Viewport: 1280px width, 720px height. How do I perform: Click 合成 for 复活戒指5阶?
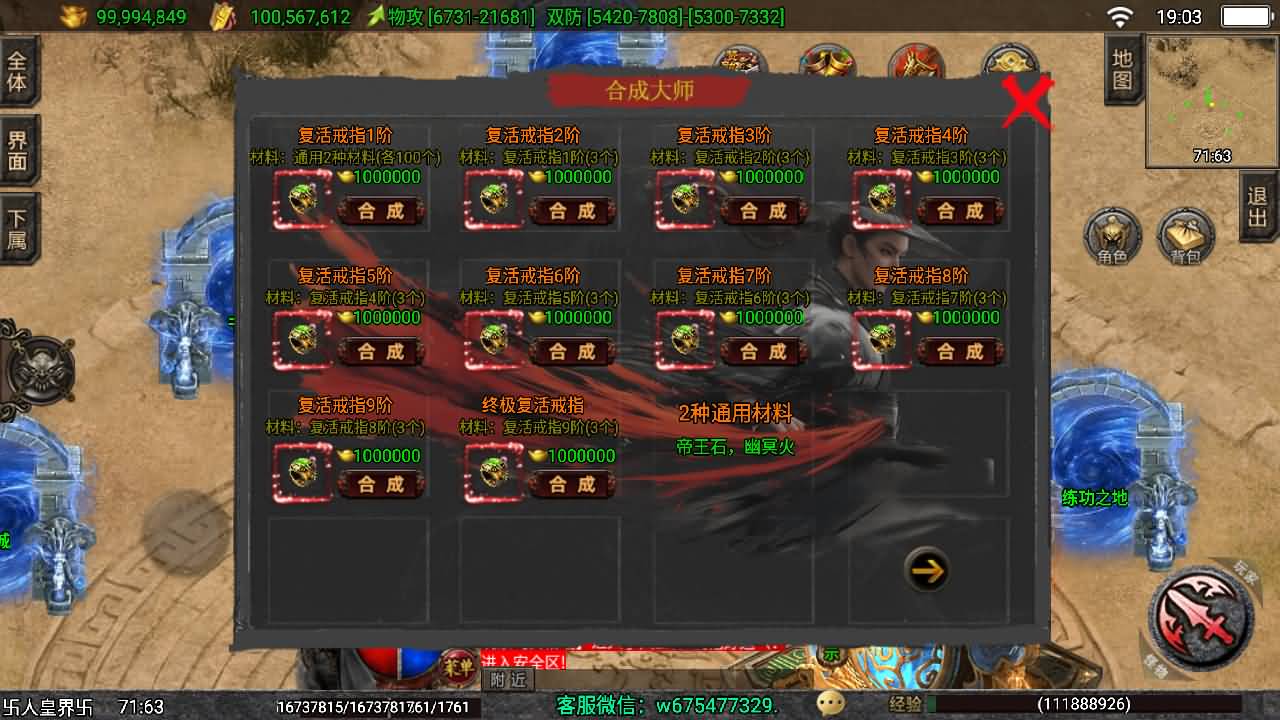click(380, 352)
